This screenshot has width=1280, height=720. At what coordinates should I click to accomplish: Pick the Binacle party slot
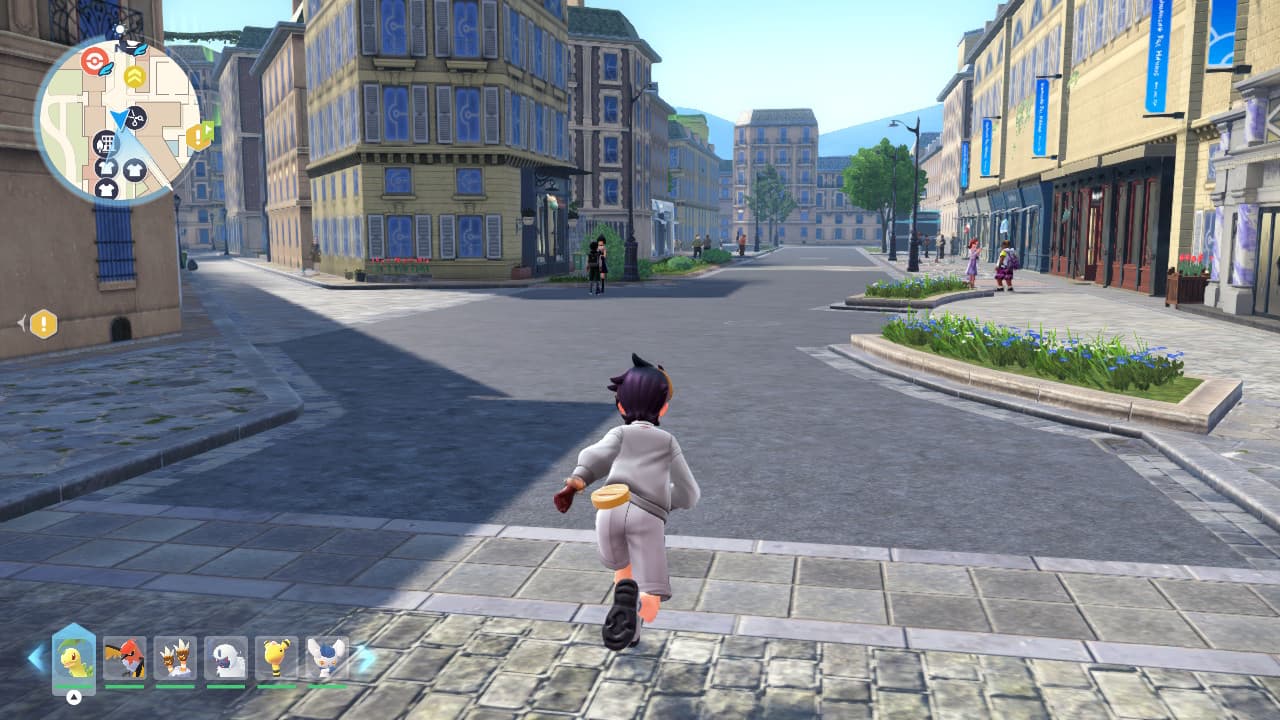(175, 657)
